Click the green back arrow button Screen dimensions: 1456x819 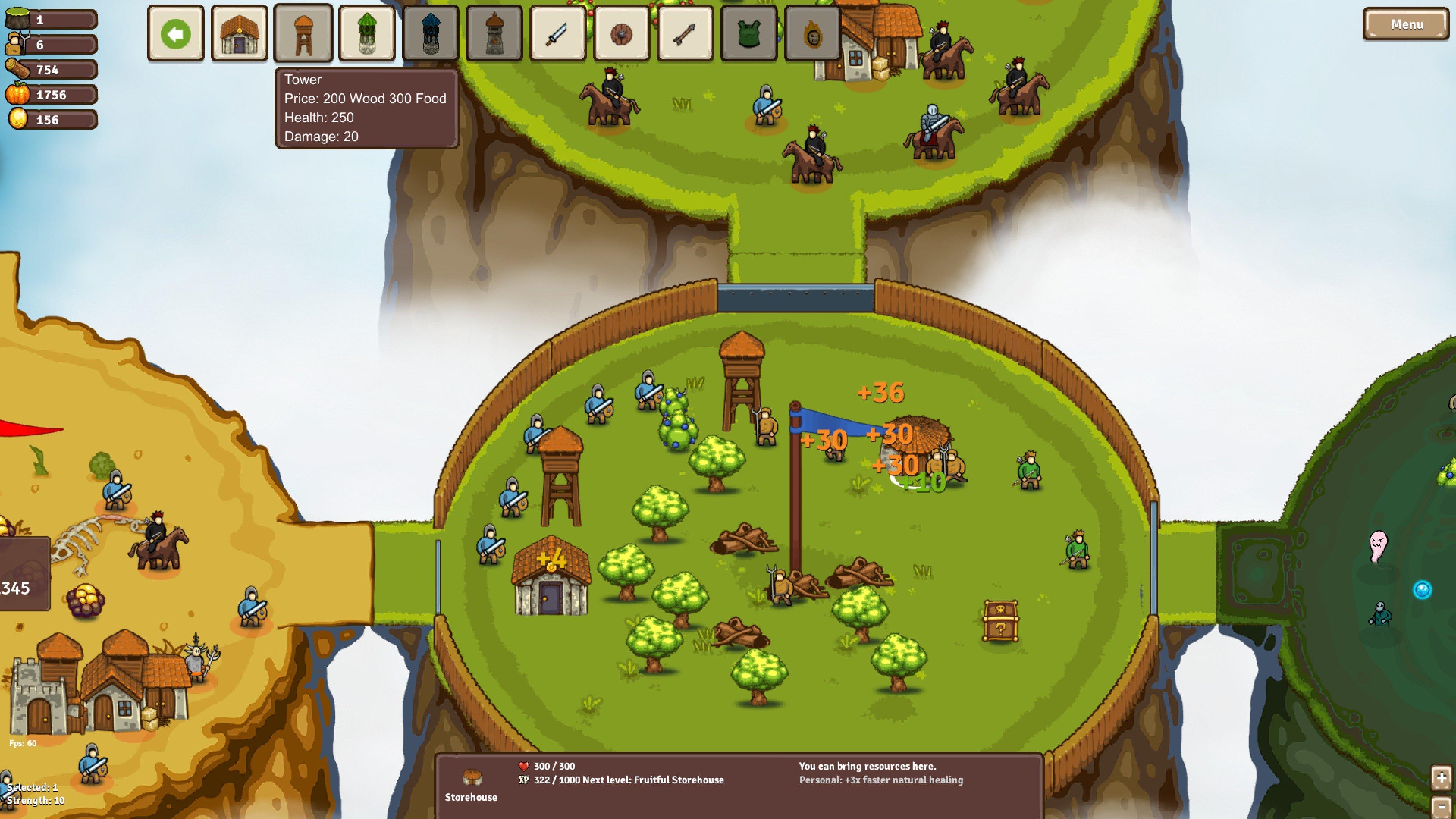(175, 34)
